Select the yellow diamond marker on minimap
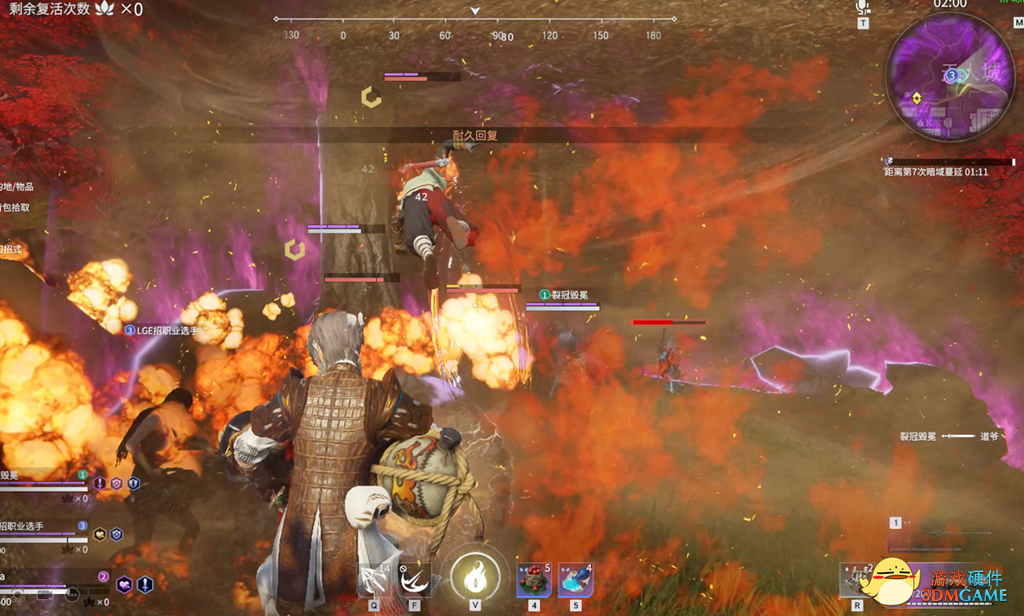The image size is (1024, 616). [x=916, y=97]
